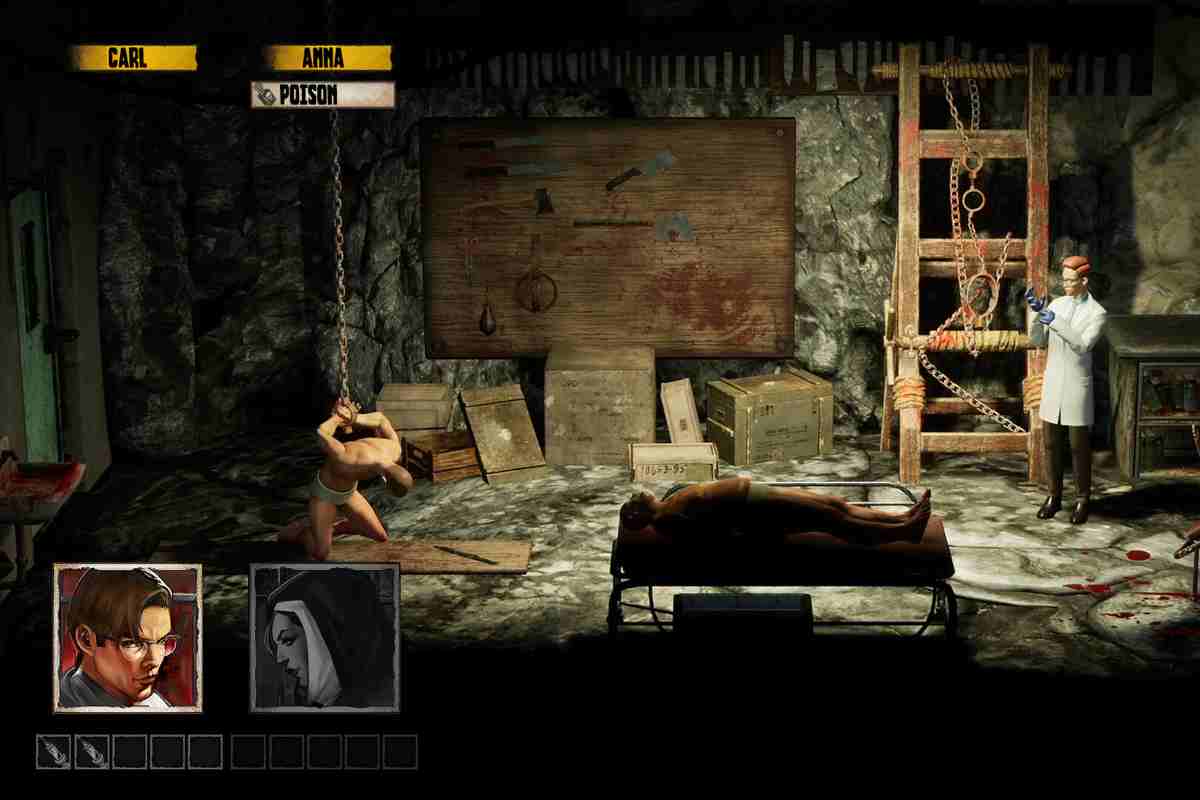1200x800 pixels.
Task: Select Anna's nun portrait
Action: coord(324,638)
